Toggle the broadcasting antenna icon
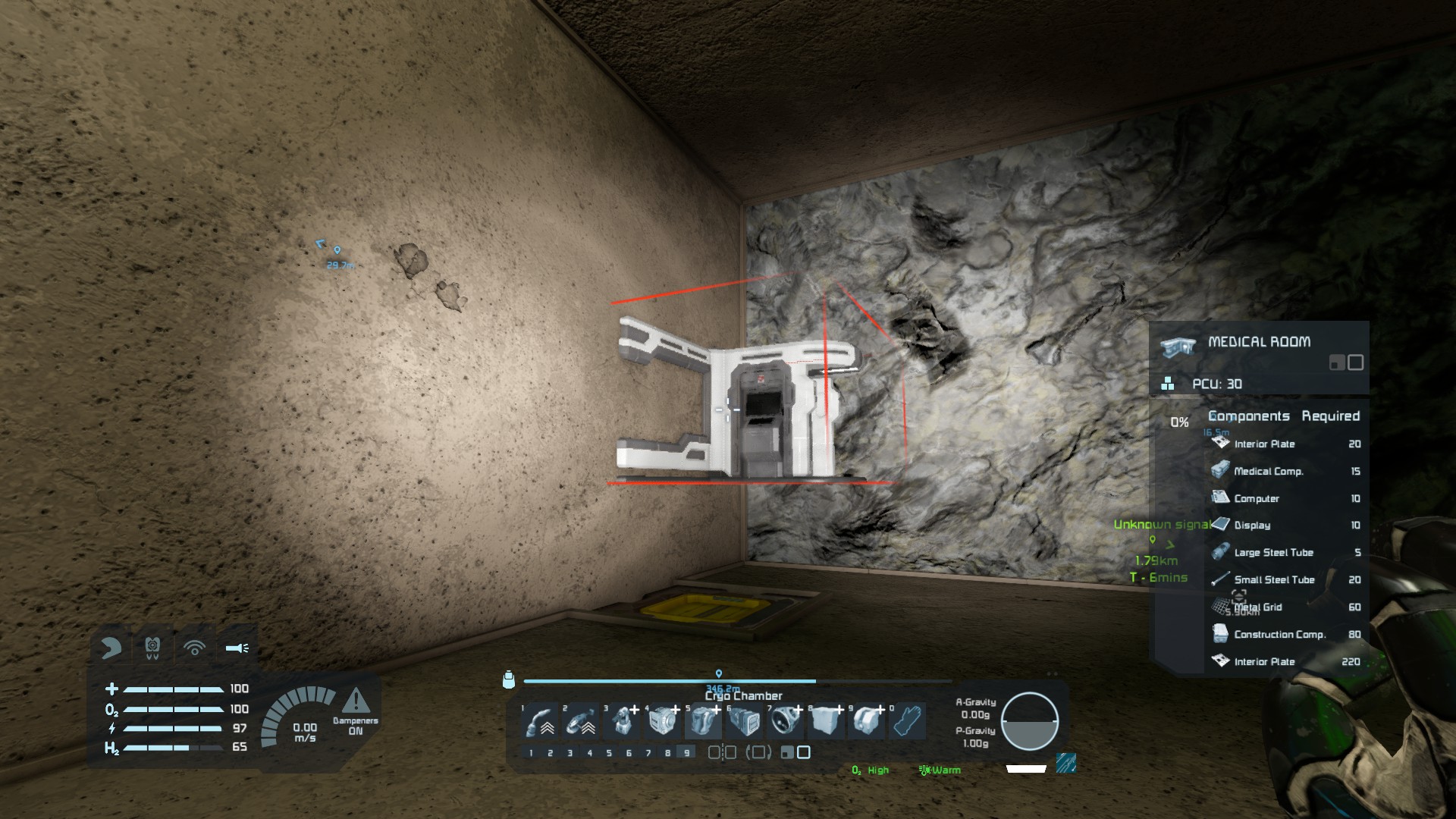Image resolution: width=1456 pixels, height=819 pixels. pos(195,648)
